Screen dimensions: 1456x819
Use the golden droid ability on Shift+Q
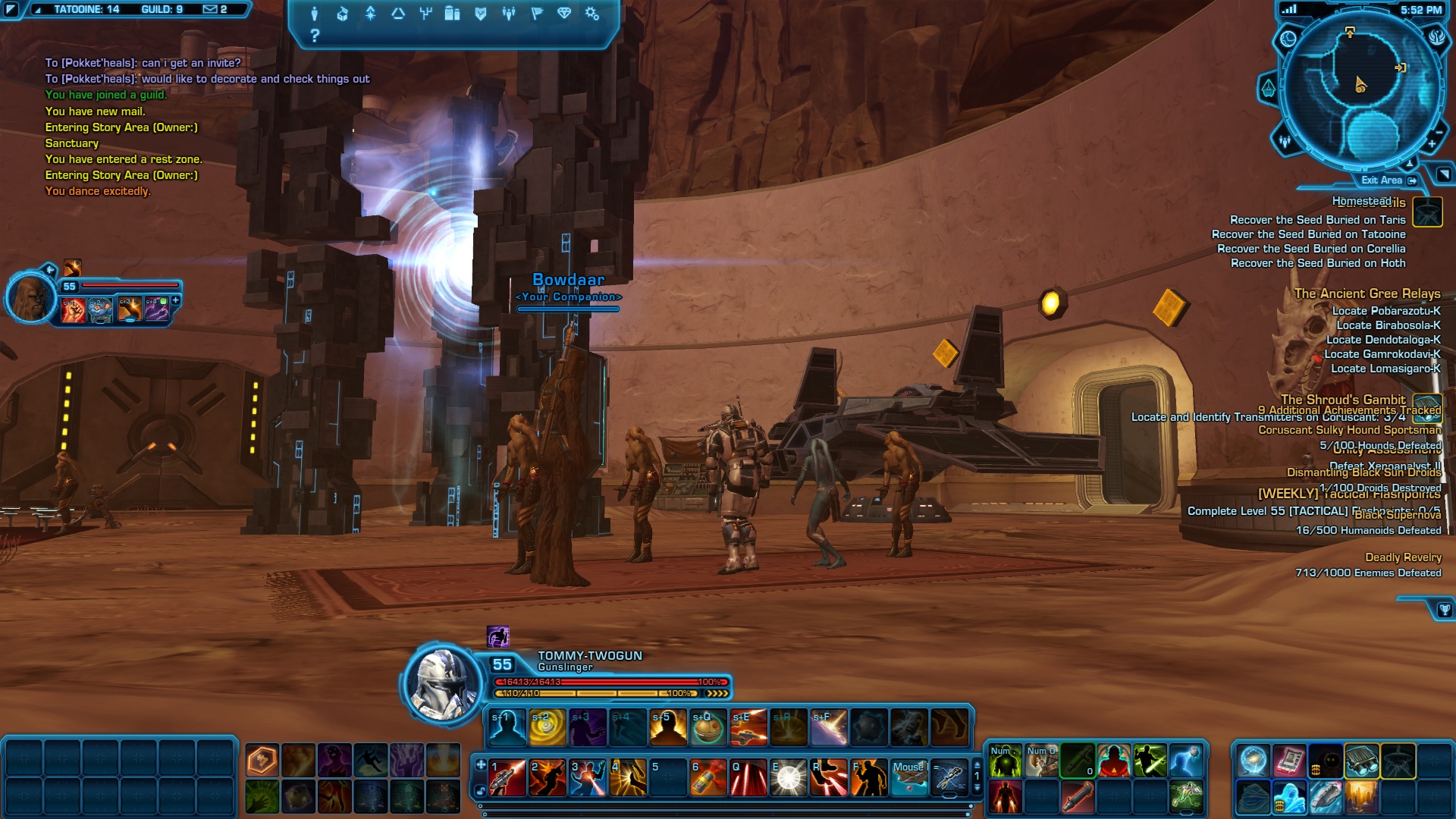(708, 728)
